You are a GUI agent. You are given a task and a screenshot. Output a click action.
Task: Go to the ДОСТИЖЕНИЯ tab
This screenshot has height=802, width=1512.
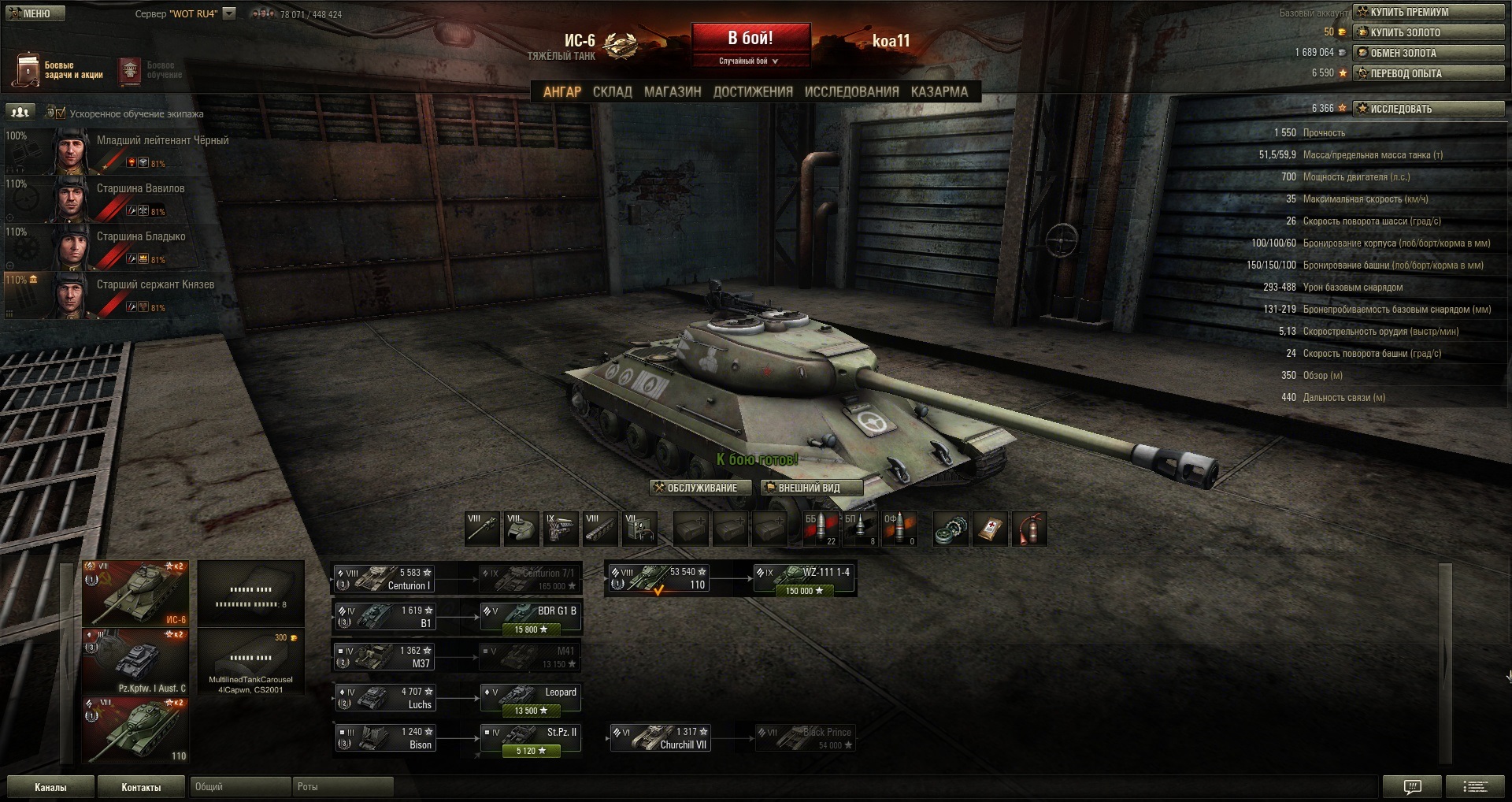(x=753, y=91)
